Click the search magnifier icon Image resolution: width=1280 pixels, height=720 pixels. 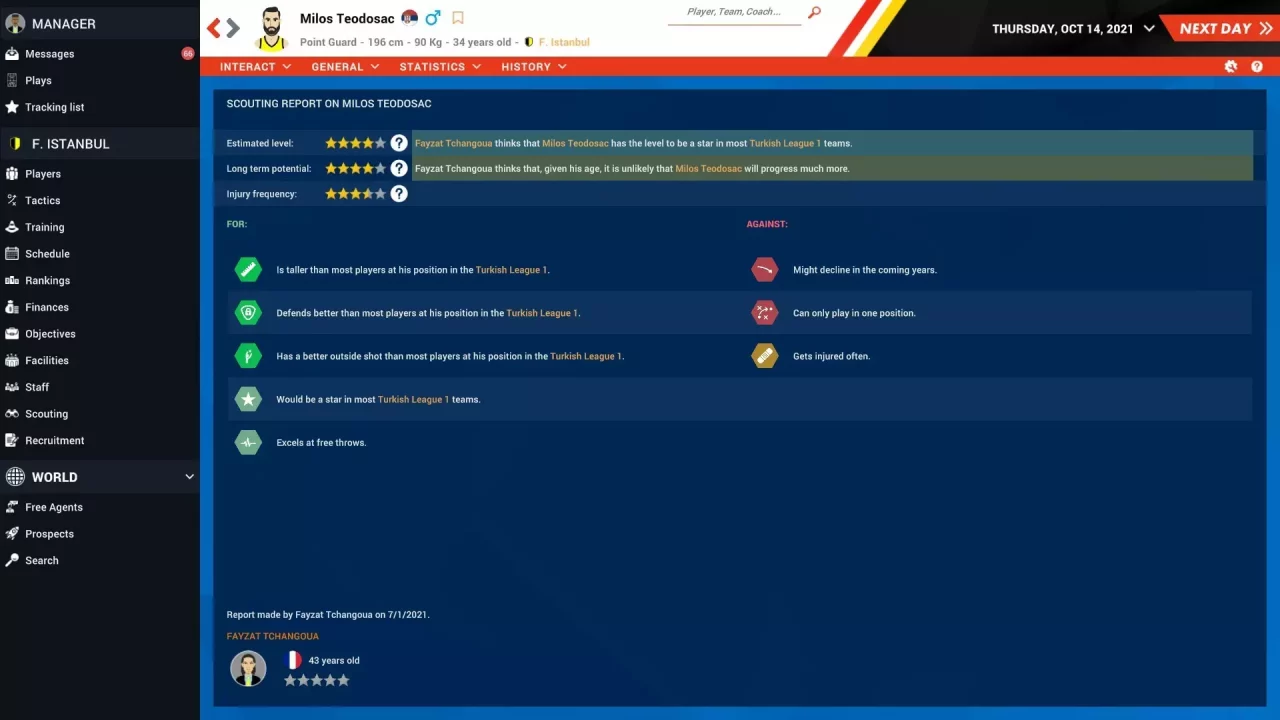coord(813,14)
